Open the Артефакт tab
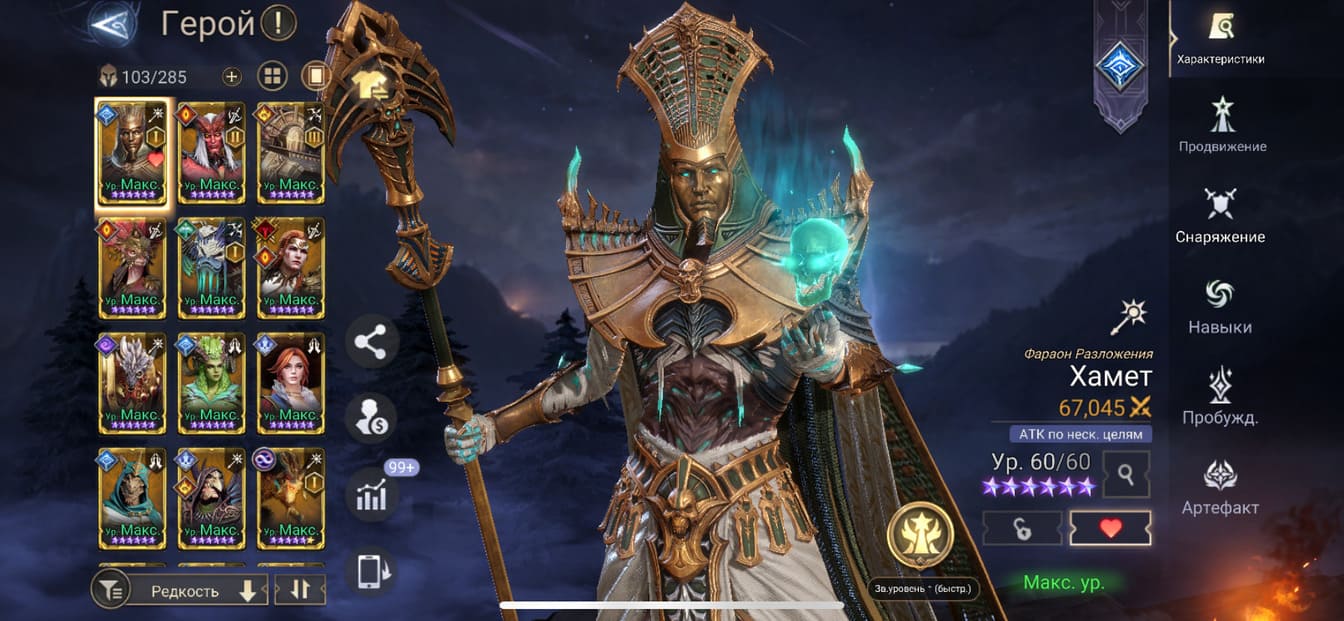 pyautogui.click(x=1220, y=484)
